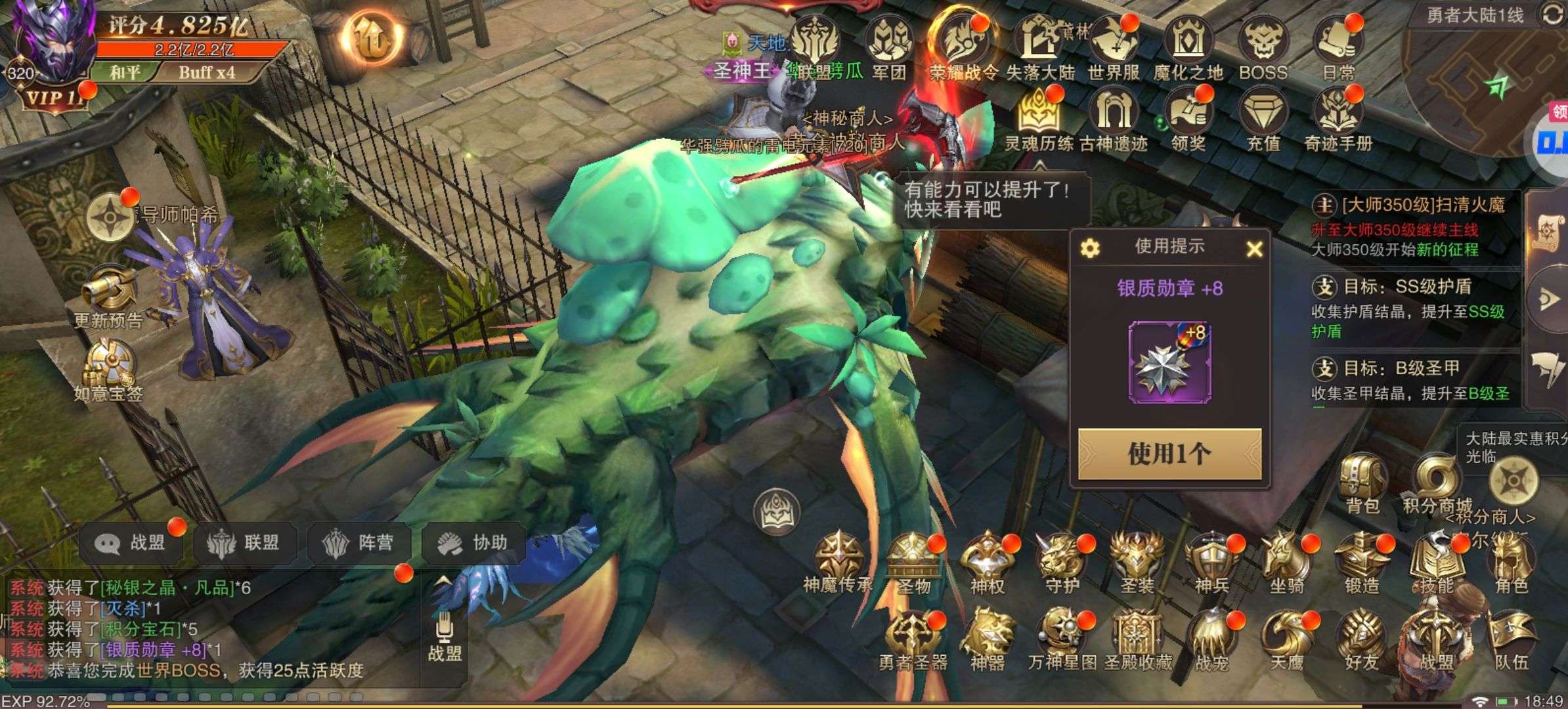The image size is (1568, 709).
Task: Open the 积分商城 points shop
Action: [1437, 483]
